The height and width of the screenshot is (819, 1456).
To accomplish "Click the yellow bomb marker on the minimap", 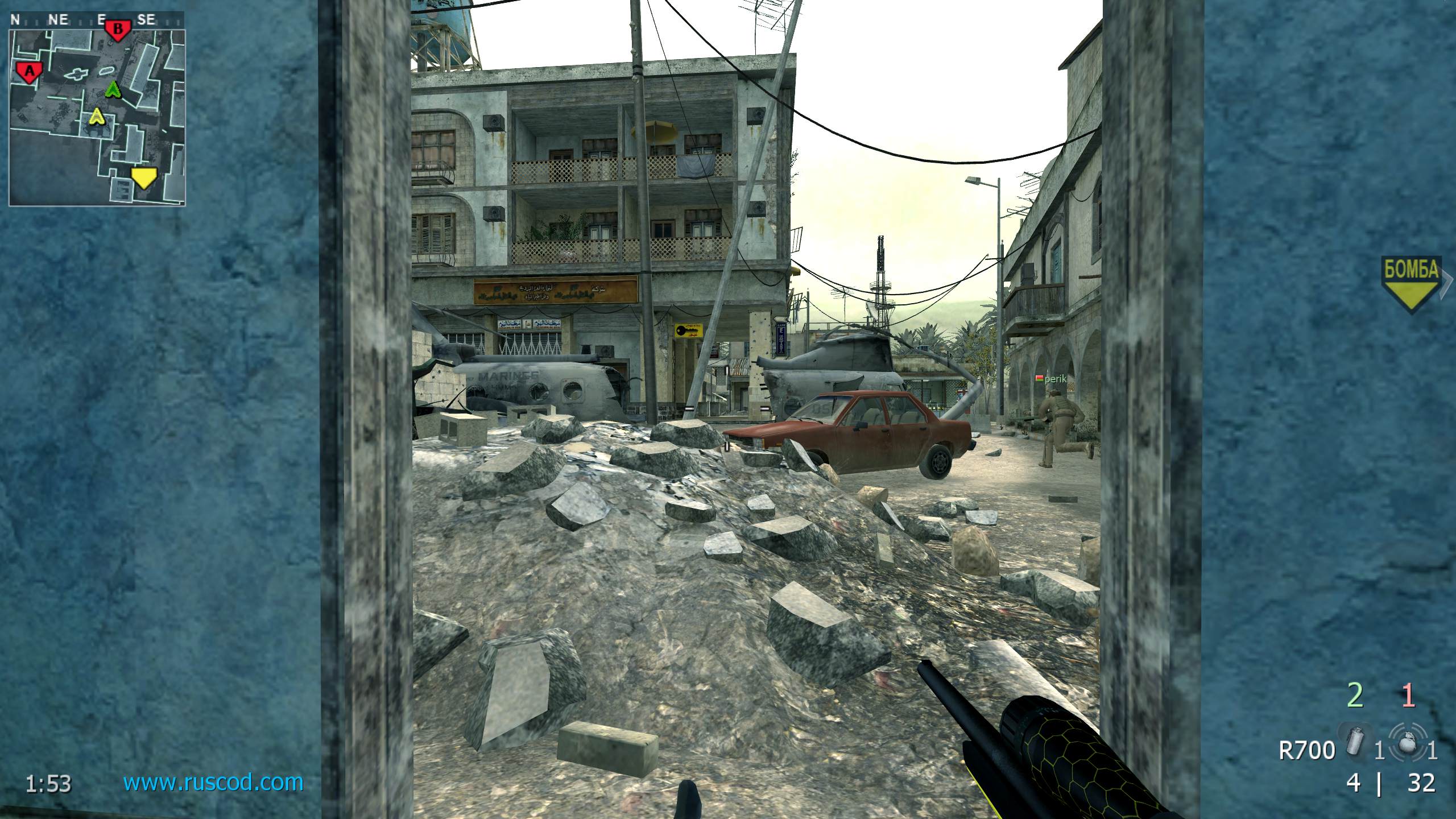I will tap(143, 178).
